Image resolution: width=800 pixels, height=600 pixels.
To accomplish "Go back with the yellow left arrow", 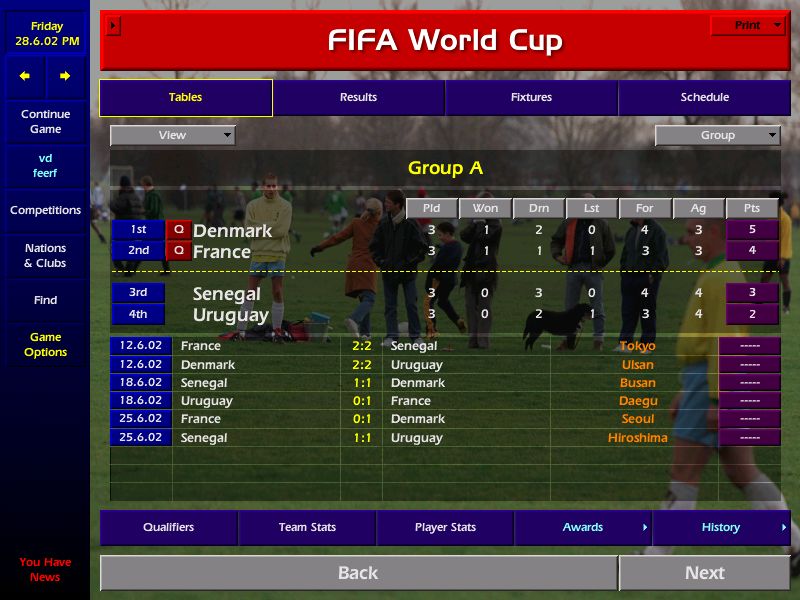I will (25, 76).
